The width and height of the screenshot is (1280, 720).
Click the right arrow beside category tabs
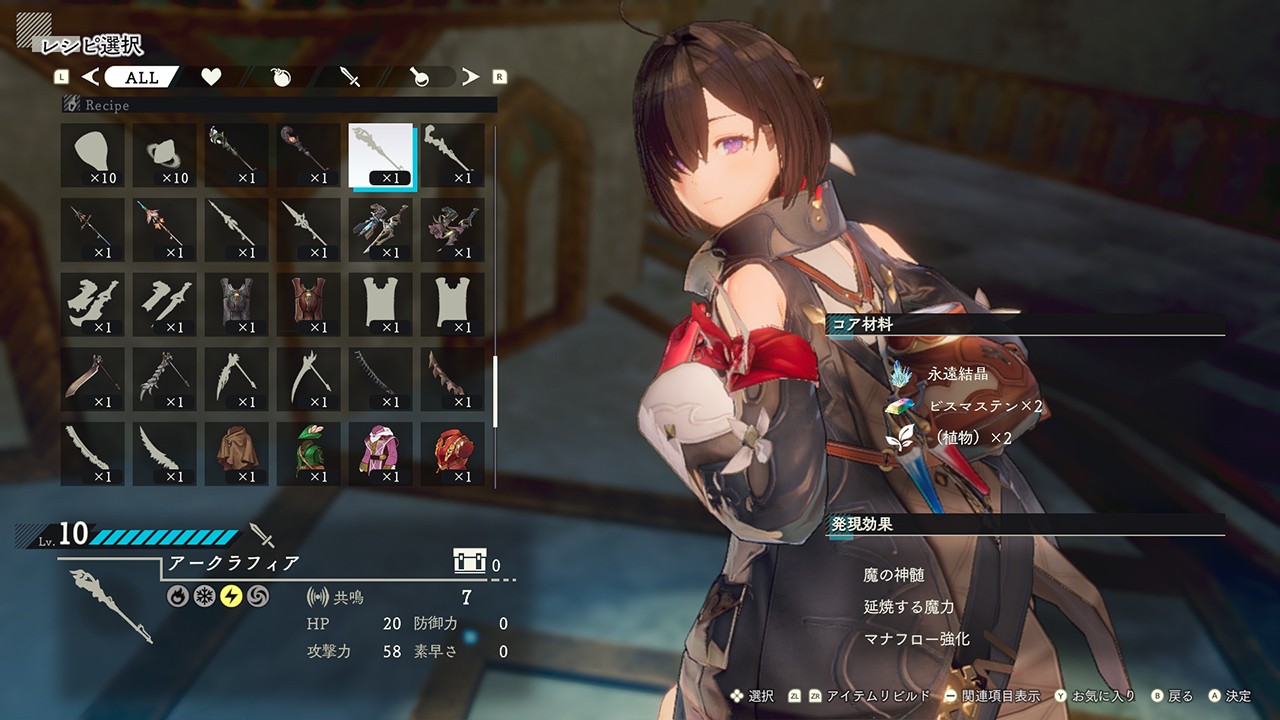click(470, 77)
